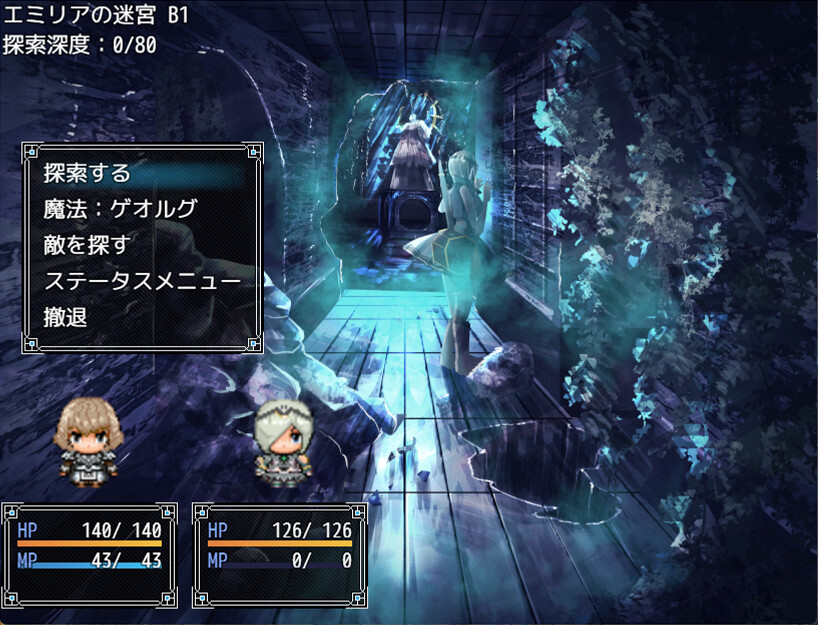Pick 敵を探す to search for enemies
The width and height of the screenshot is (818, 625).
click(88, 245)
